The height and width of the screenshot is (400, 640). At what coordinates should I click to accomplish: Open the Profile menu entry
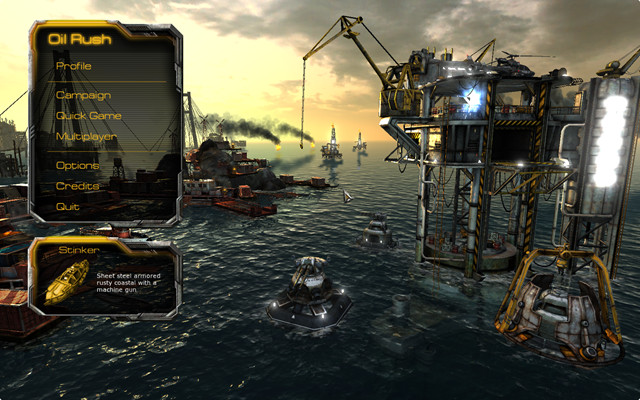74,66
